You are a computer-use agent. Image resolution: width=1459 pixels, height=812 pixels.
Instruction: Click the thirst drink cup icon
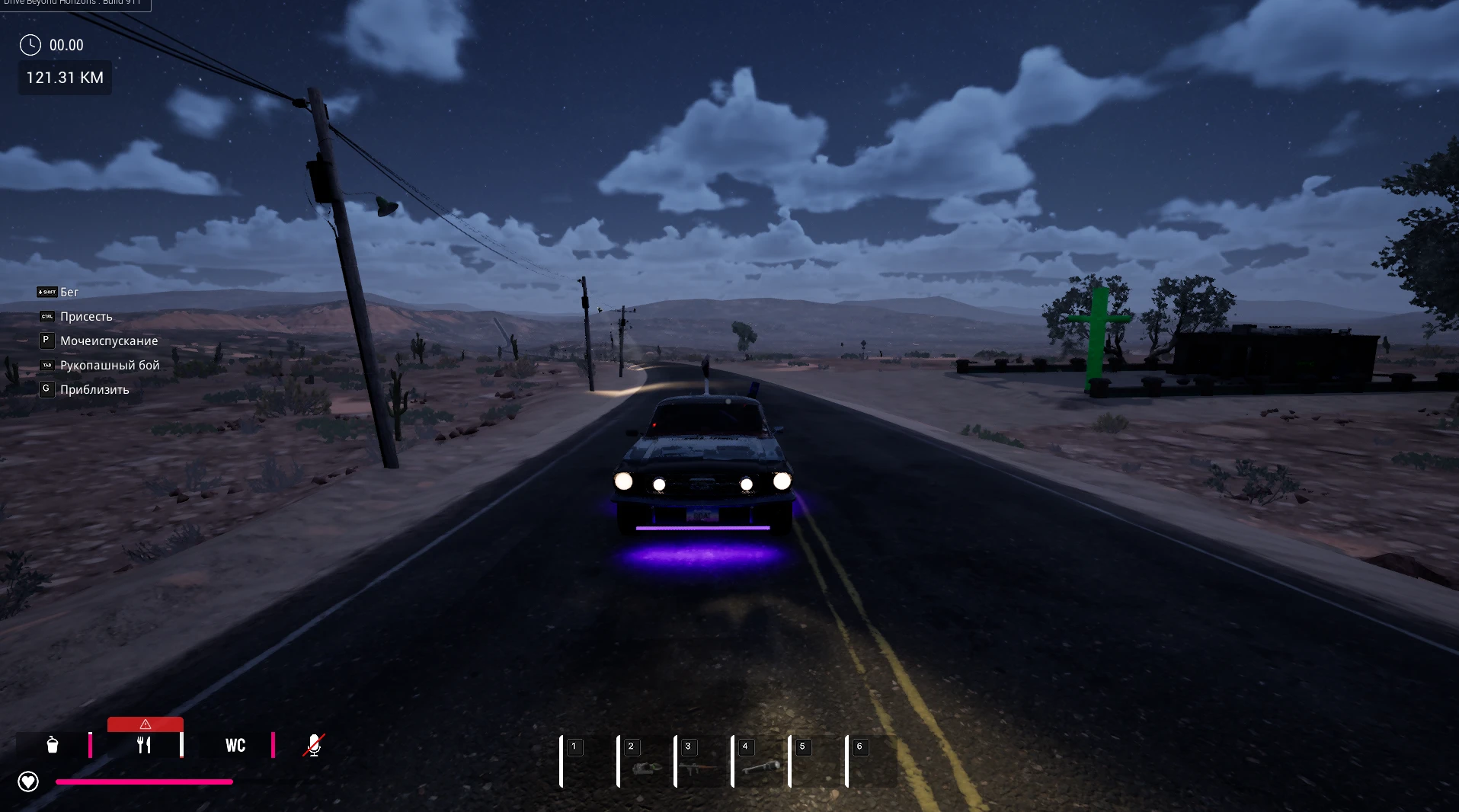tap(51, 745)
